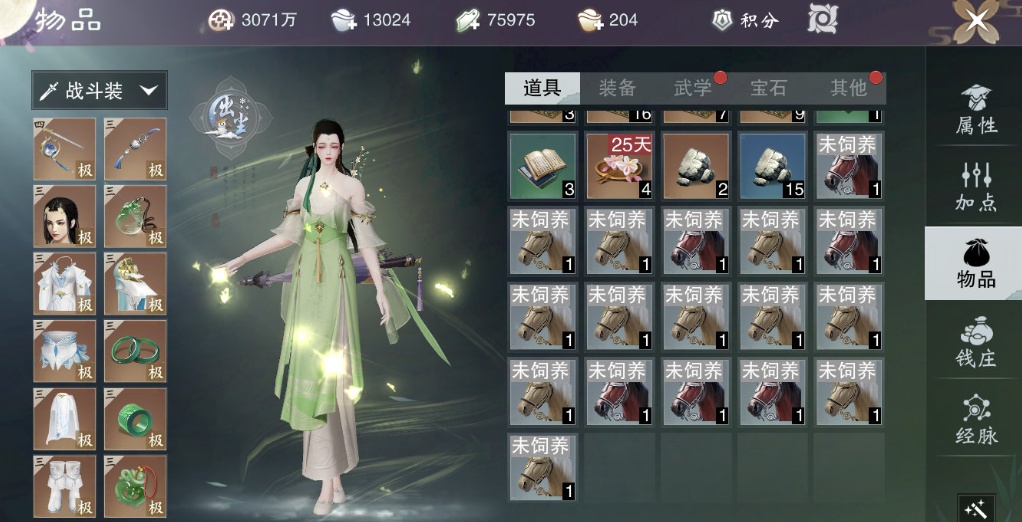
Task: Select the equipped hairstyle portrait slot
Action: pos(65,216)
